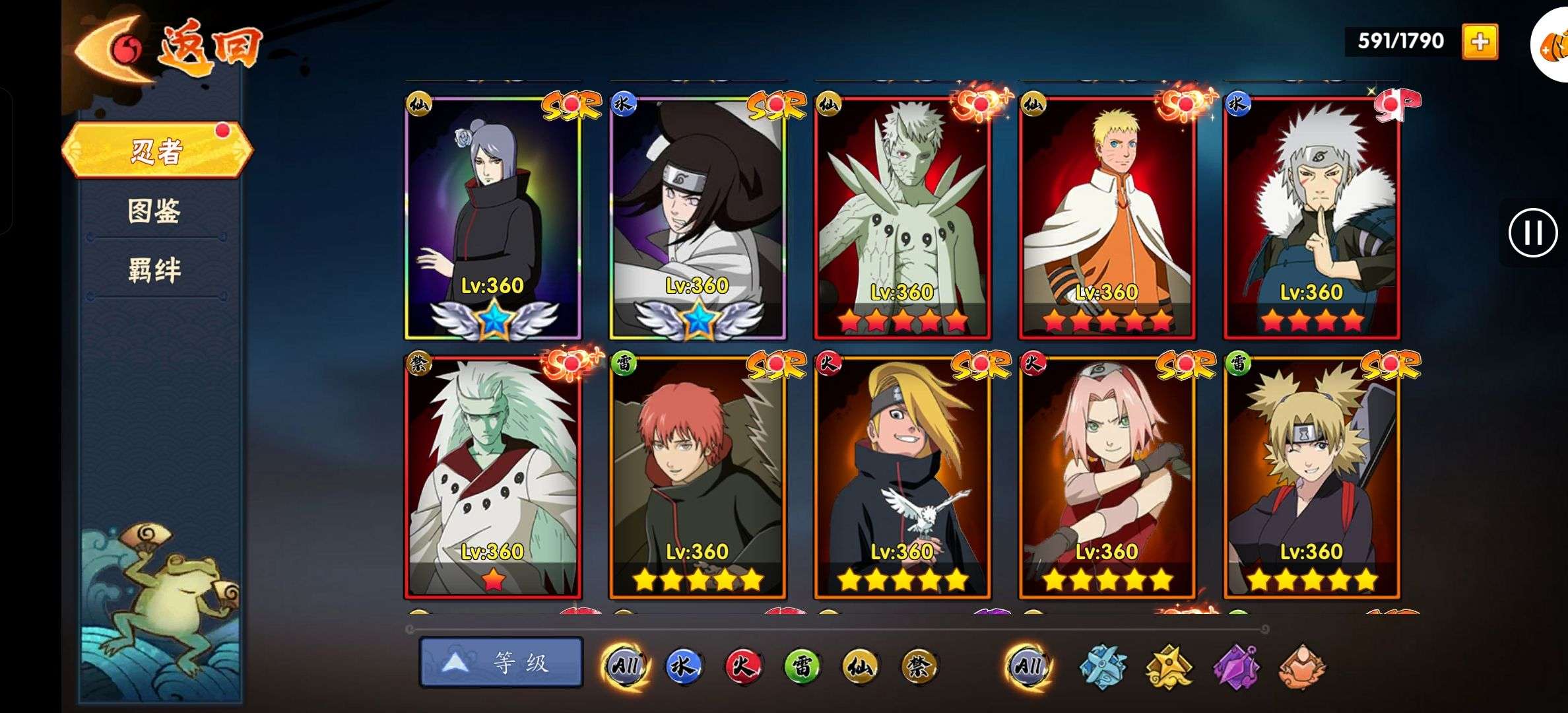Show only 雷 element ninjas
1568x713 pixels.
801,666
